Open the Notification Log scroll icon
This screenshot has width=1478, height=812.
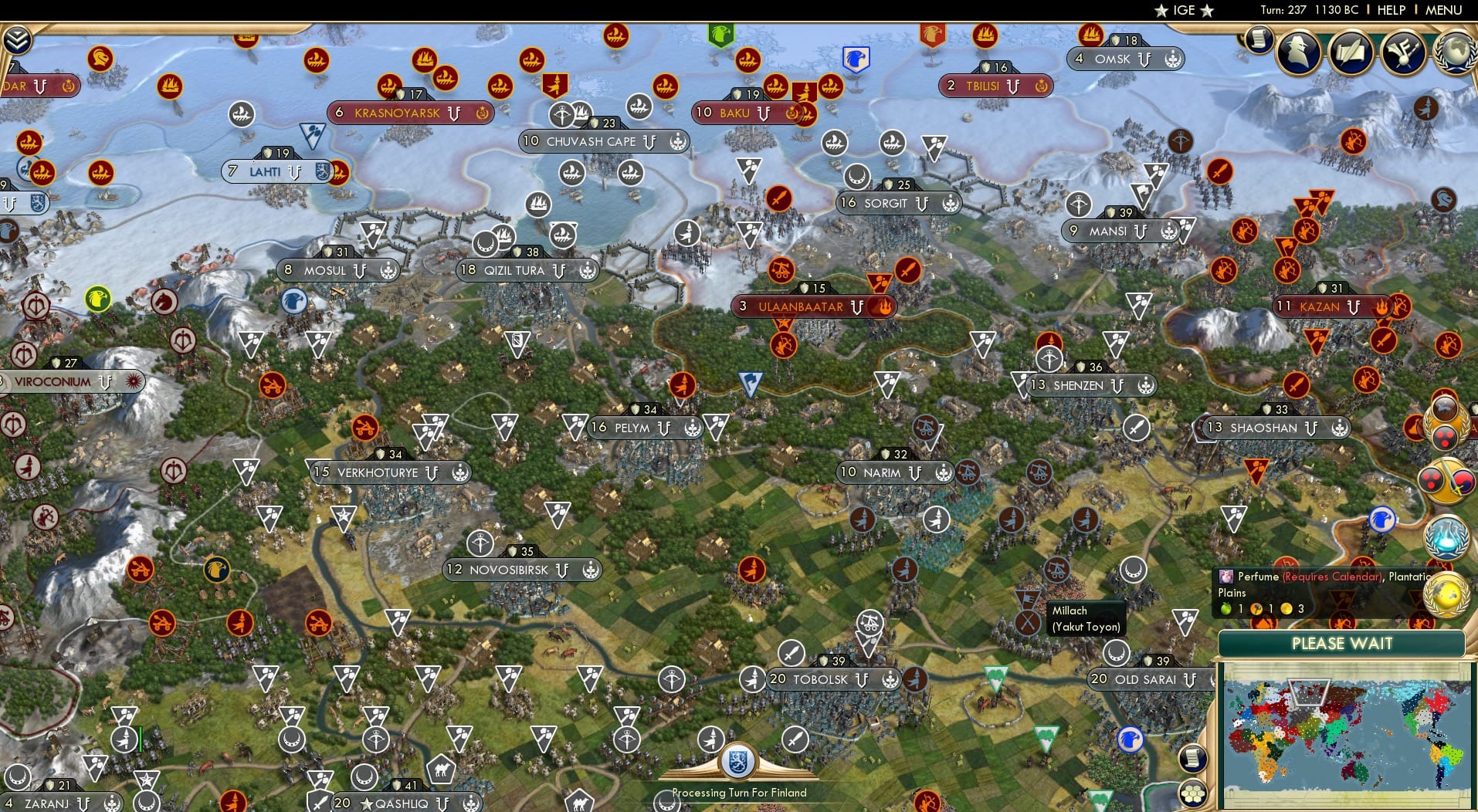1260,40
